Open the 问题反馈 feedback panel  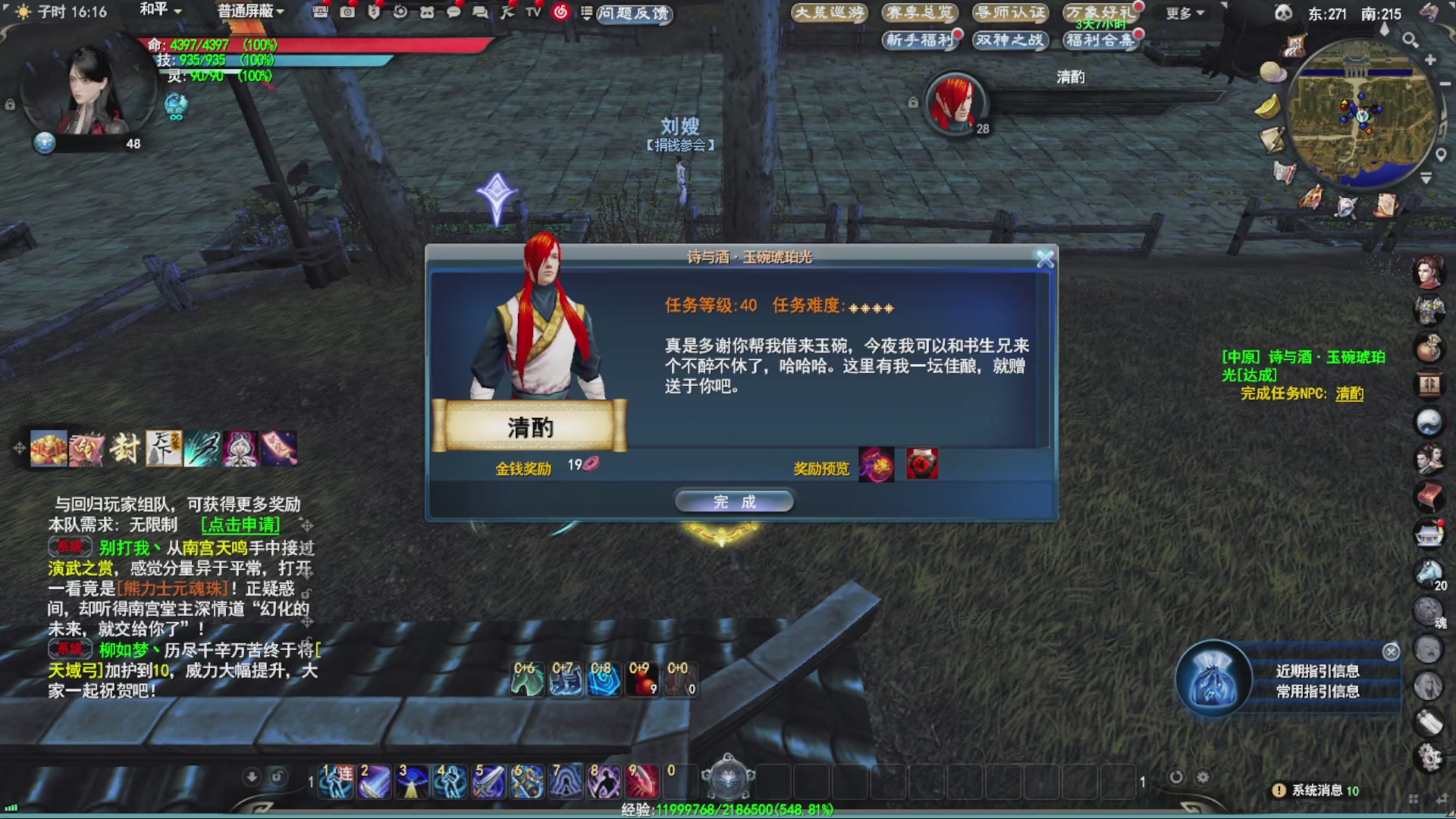(x=634, y=13)
